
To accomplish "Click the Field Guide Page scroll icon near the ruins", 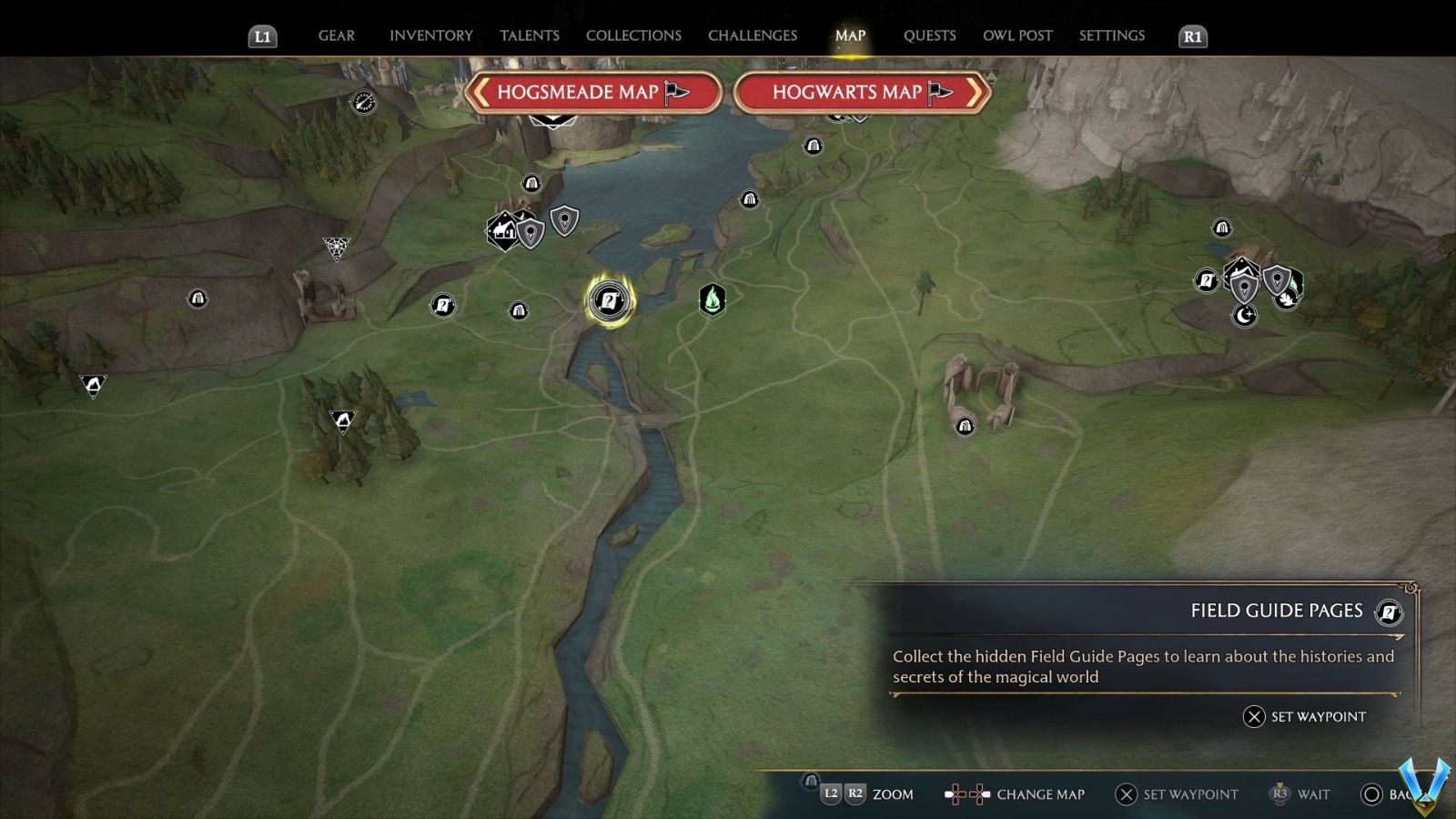I will (1207, 281).
